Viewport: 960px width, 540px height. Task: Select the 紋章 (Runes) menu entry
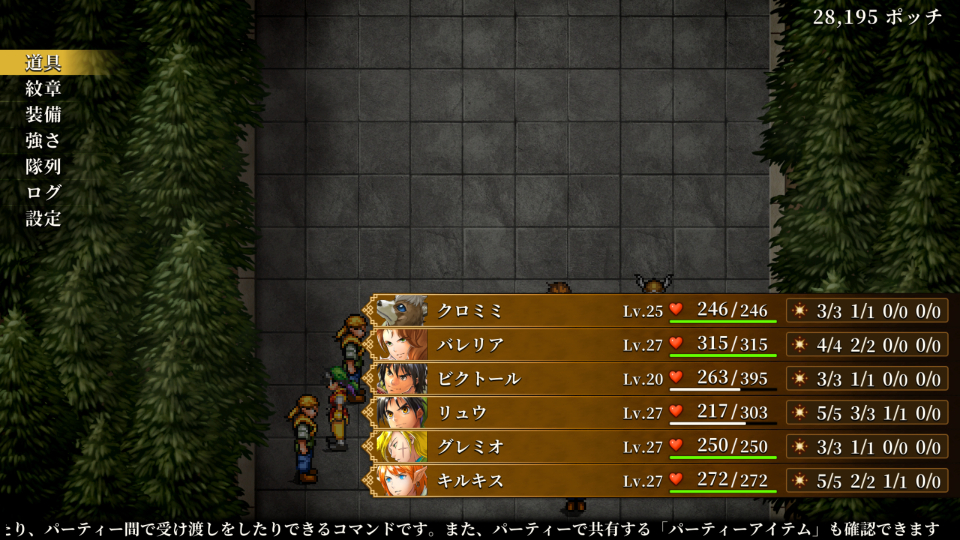click(x=44, y=89)
